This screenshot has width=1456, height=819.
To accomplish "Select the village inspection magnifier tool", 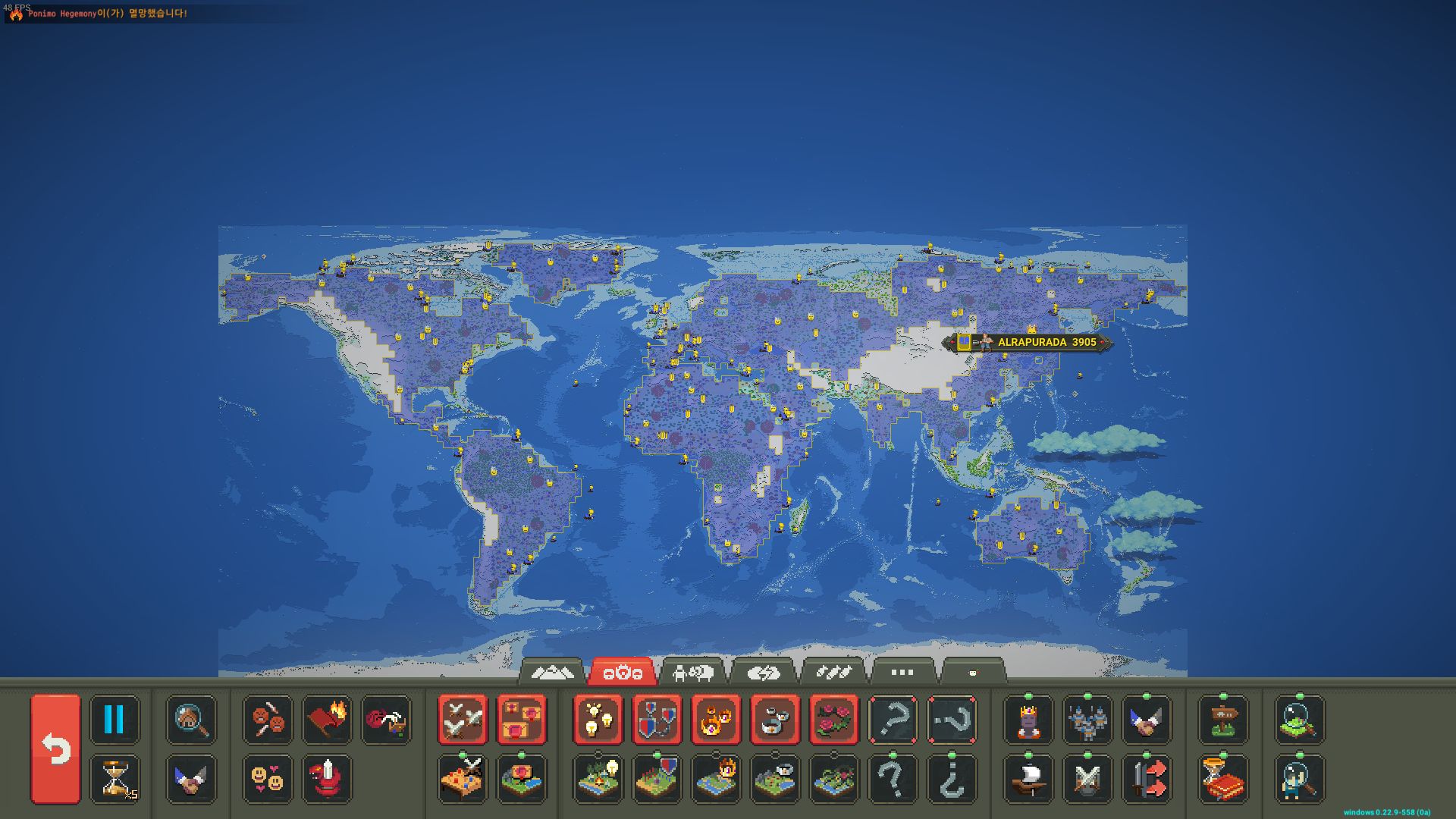I will (x=191, y=719).
